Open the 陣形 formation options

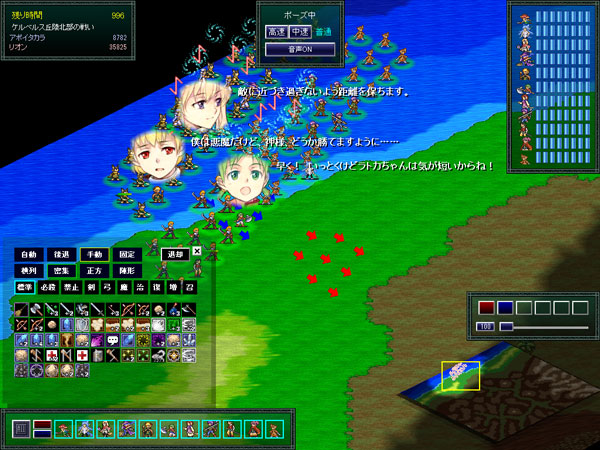click(126, 271)
